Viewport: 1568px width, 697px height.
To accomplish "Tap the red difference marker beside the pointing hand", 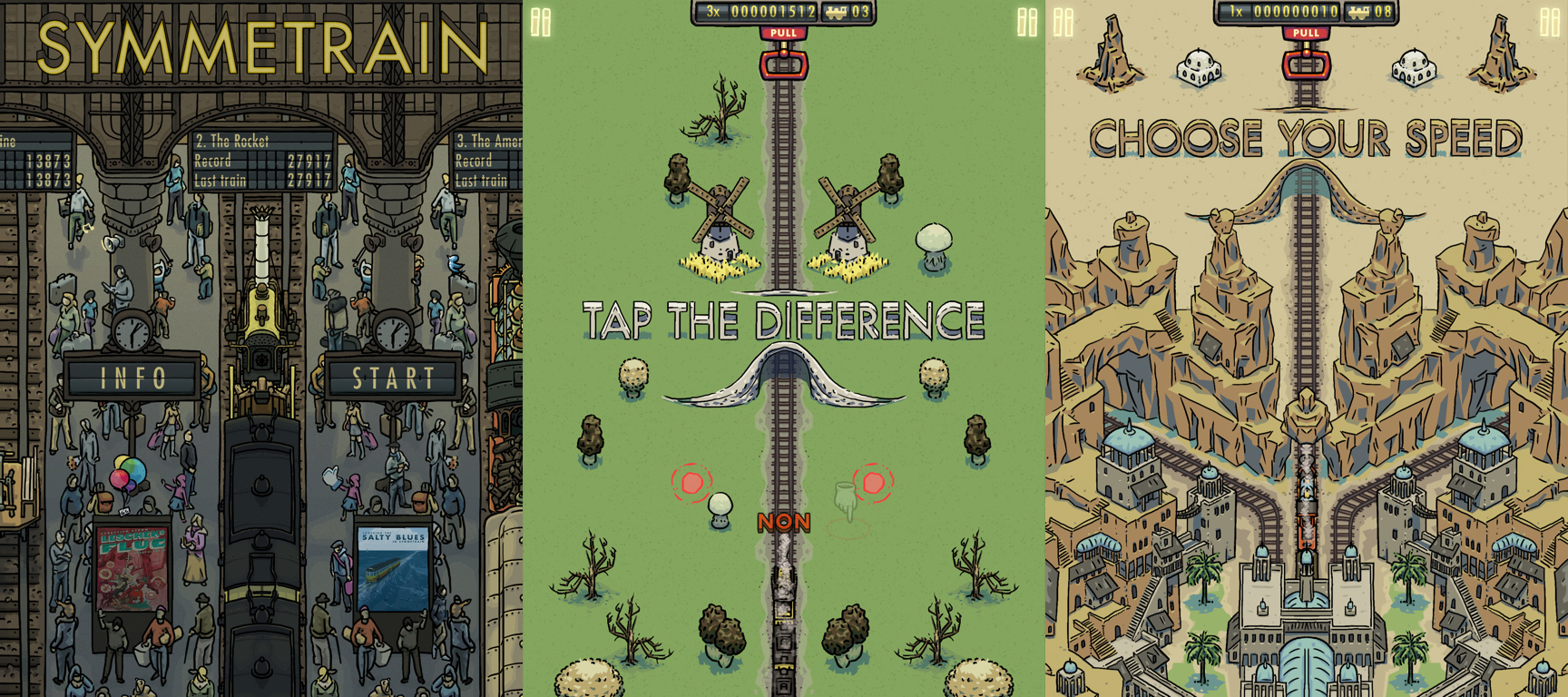I will tap(873, 482).
